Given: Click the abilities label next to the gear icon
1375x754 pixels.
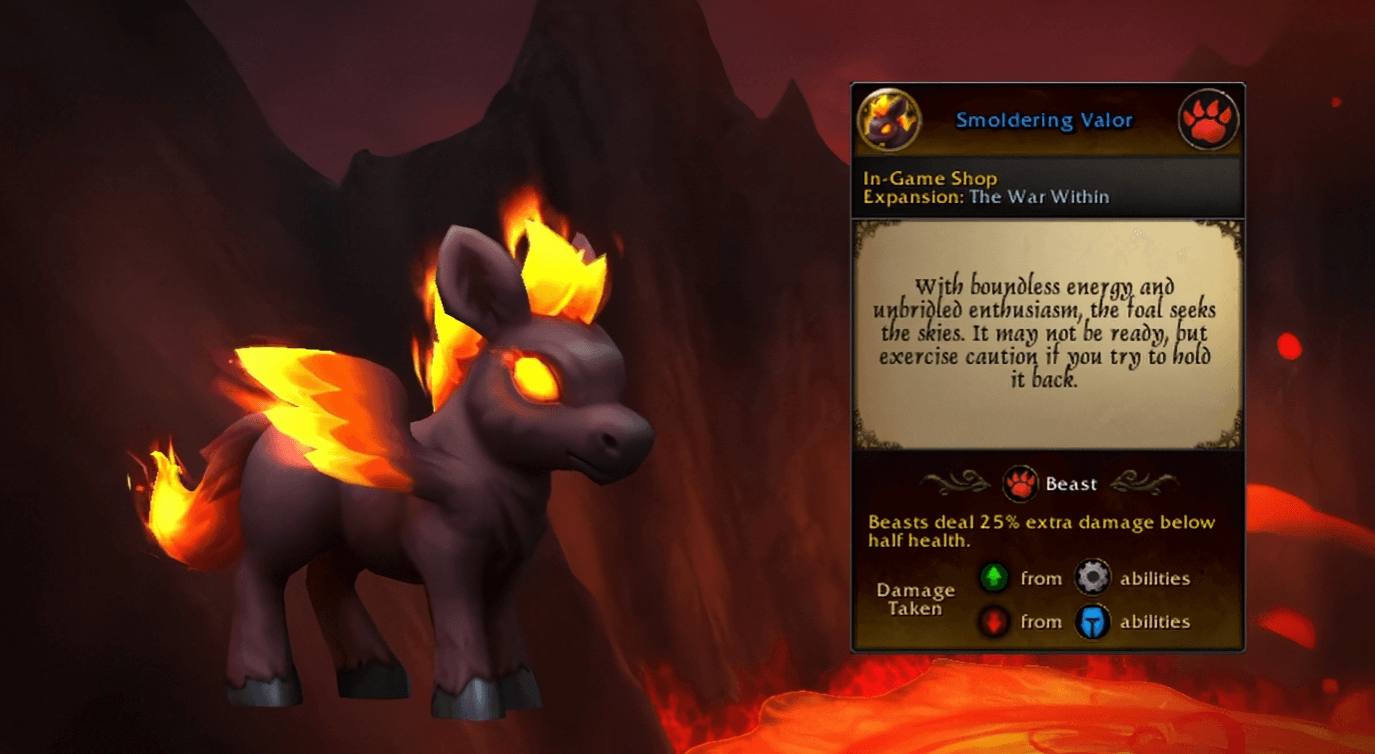Looking at the screenshot, I should (1155, 577).
